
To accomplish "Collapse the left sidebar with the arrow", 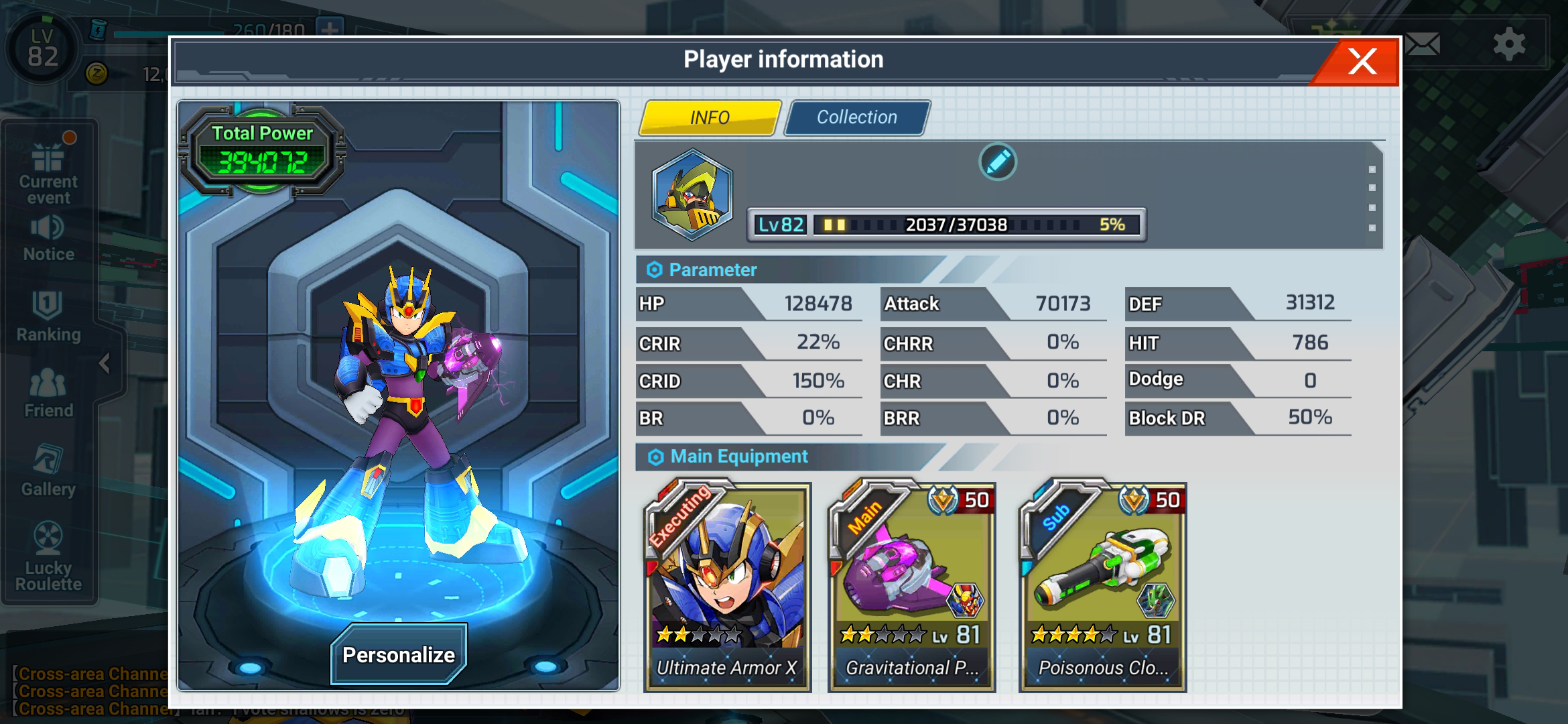I will [105, 362].
